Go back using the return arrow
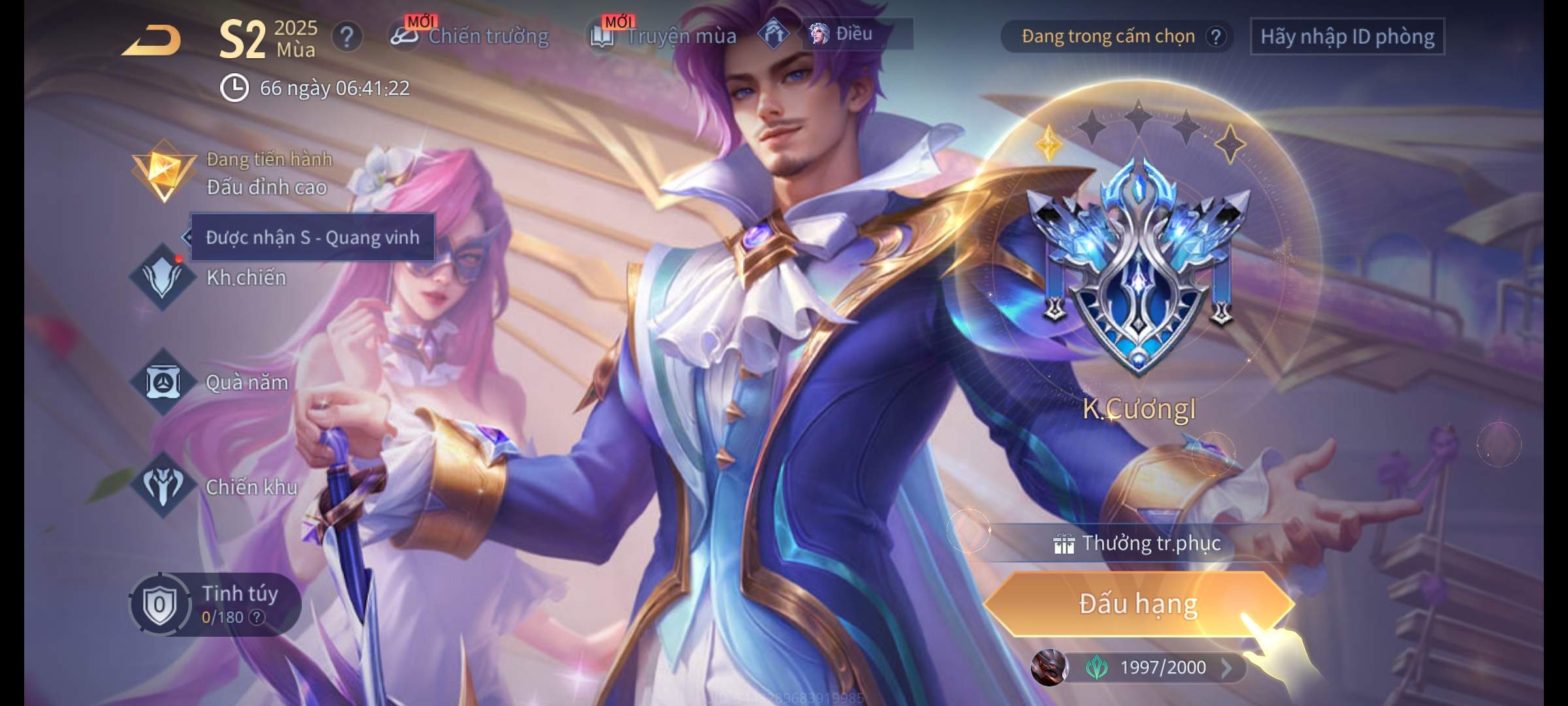Screen dimensions: 1568x706 tap(152, 41)
